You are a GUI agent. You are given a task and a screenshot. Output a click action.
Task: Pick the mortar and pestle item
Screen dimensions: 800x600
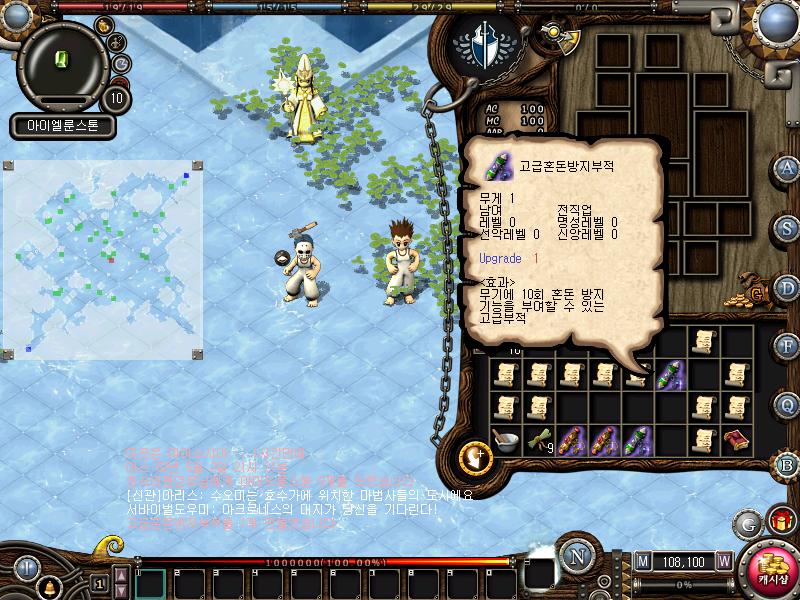coord(505,441)
